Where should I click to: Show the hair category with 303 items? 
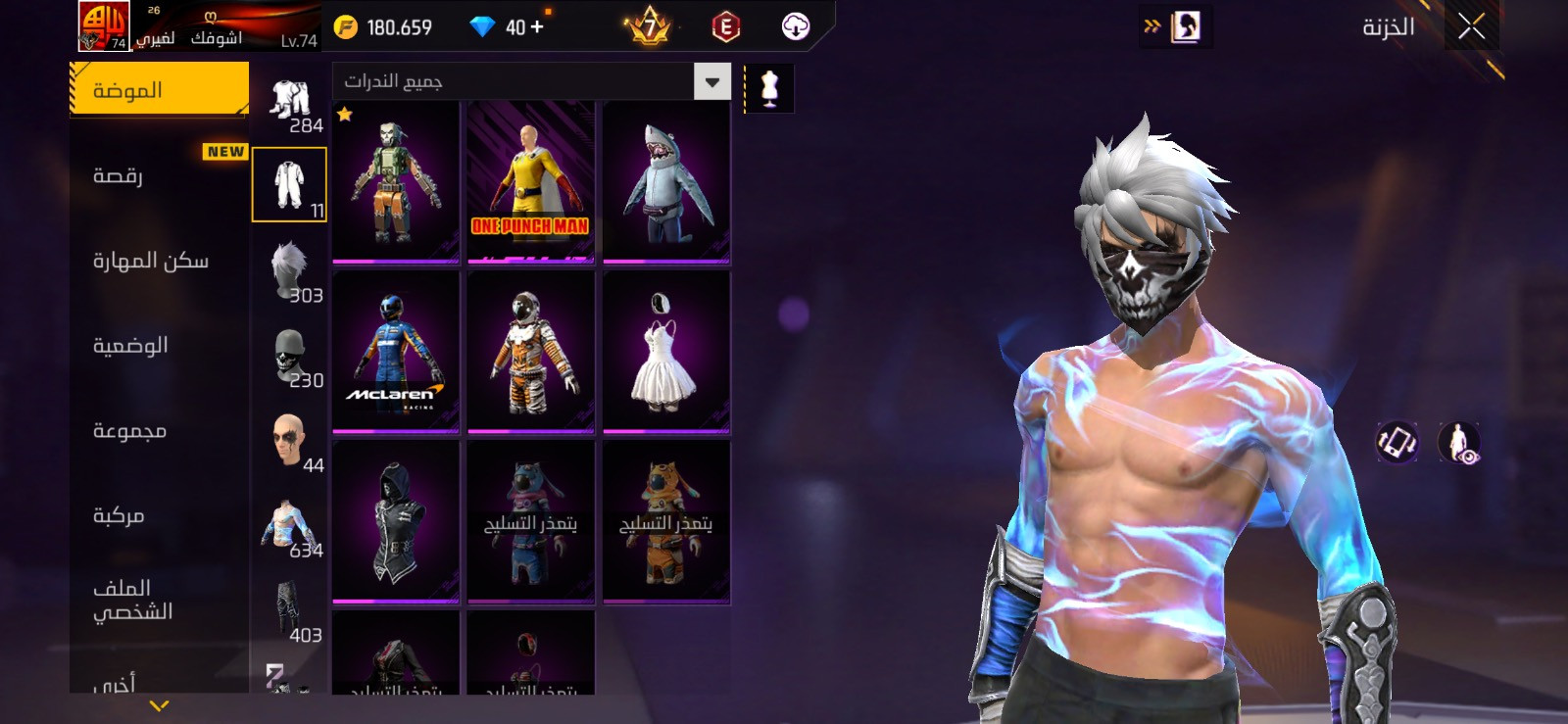[290, 270]
